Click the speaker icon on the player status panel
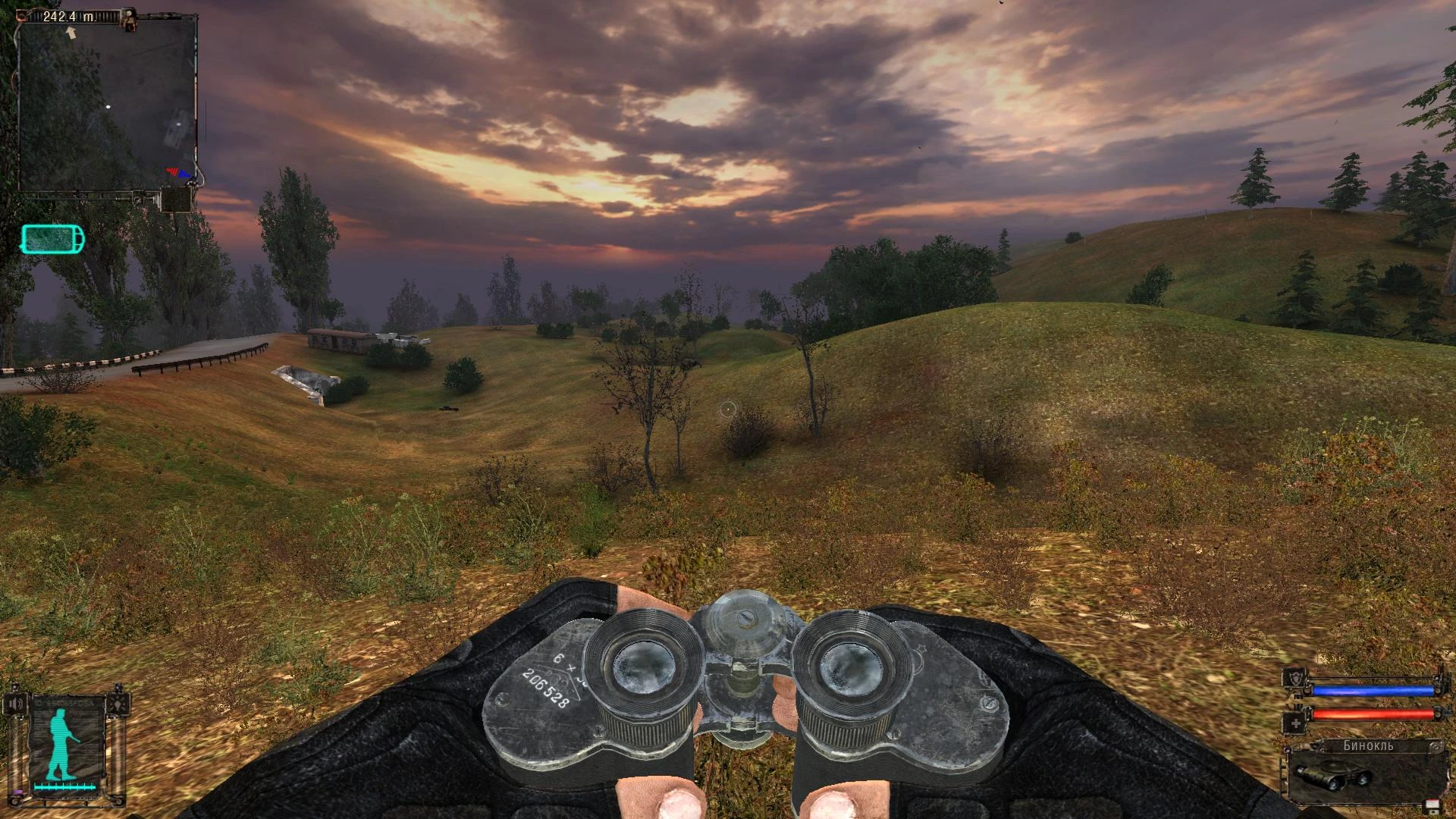Screen dimensions: 1456x819 coord(17,703)
